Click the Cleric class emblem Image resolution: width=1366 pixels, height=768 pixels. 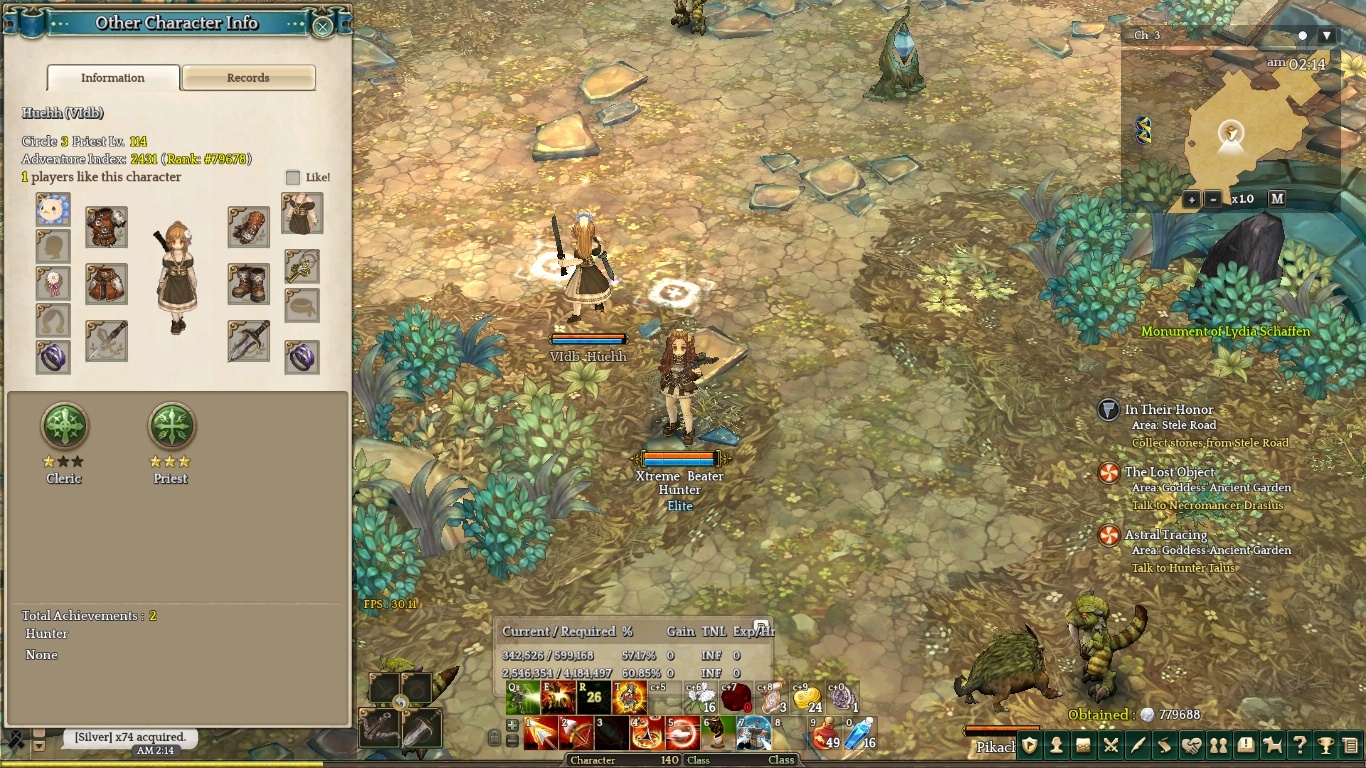(x=65, y=427)
